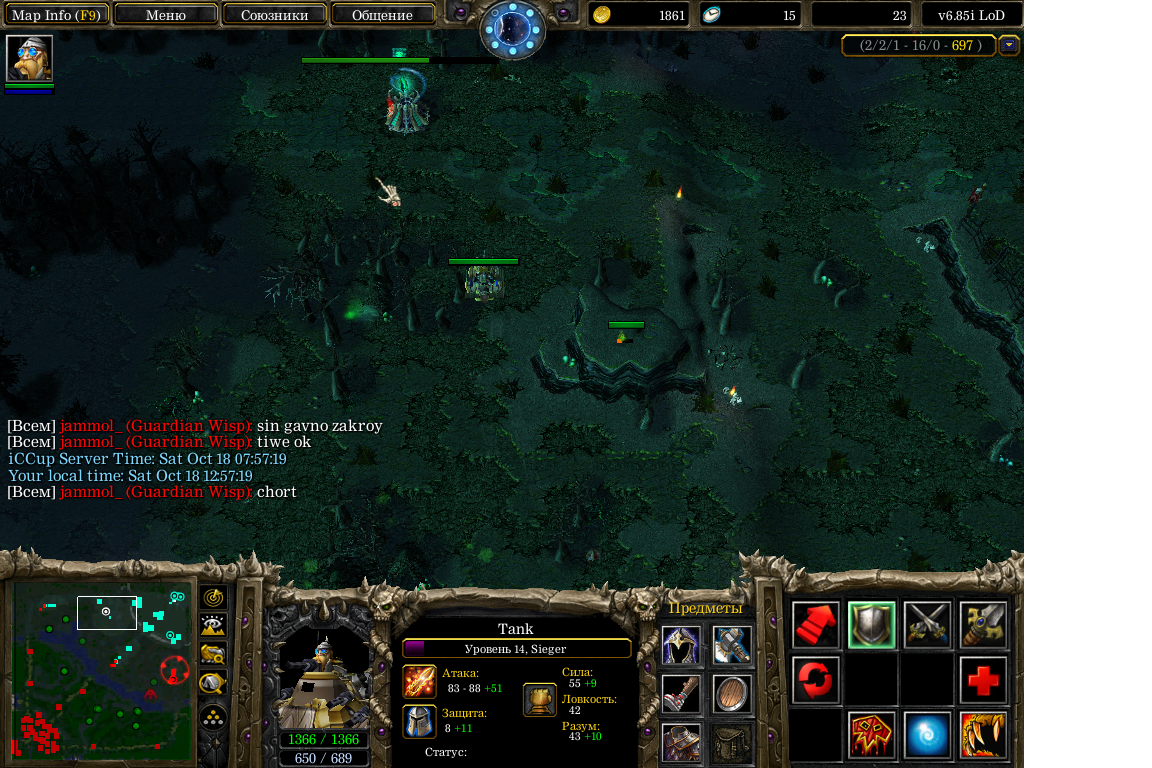Viewport: 1152px width, 768px height.
Task: Activate the fanged jaws ability
Action: tap(984, 736)
